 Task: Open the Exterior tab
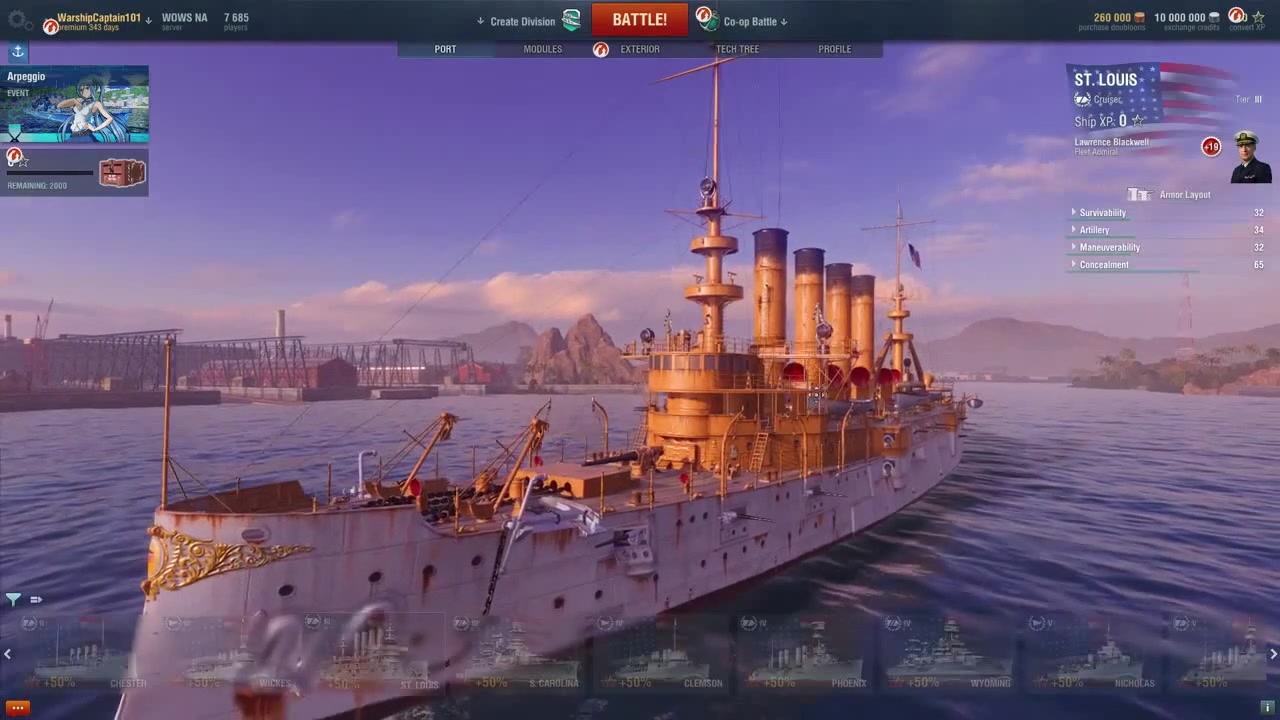pyautogui.click(x=639, y=49)
